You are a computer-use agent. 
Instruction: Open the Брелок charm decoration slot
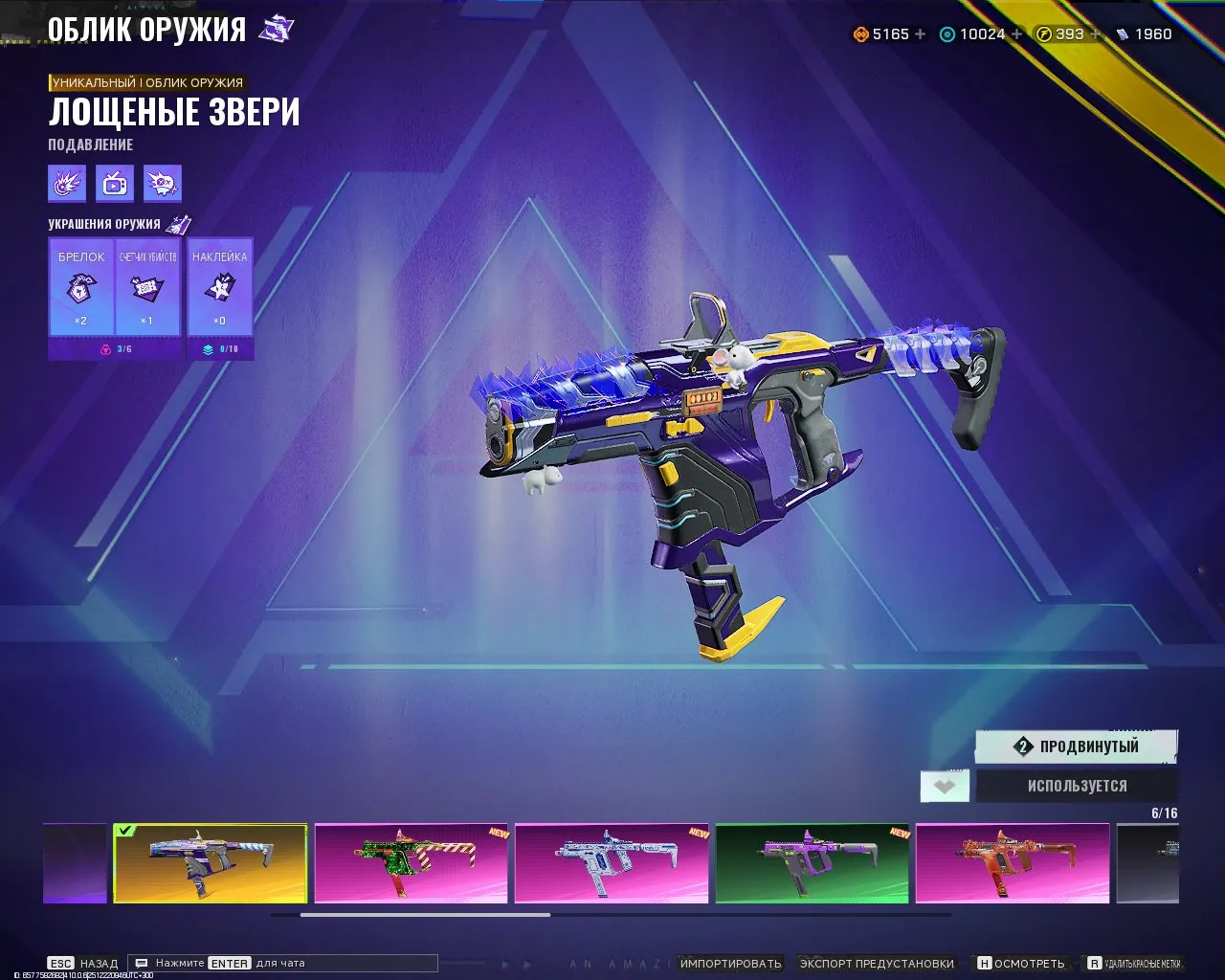[81, 287]
